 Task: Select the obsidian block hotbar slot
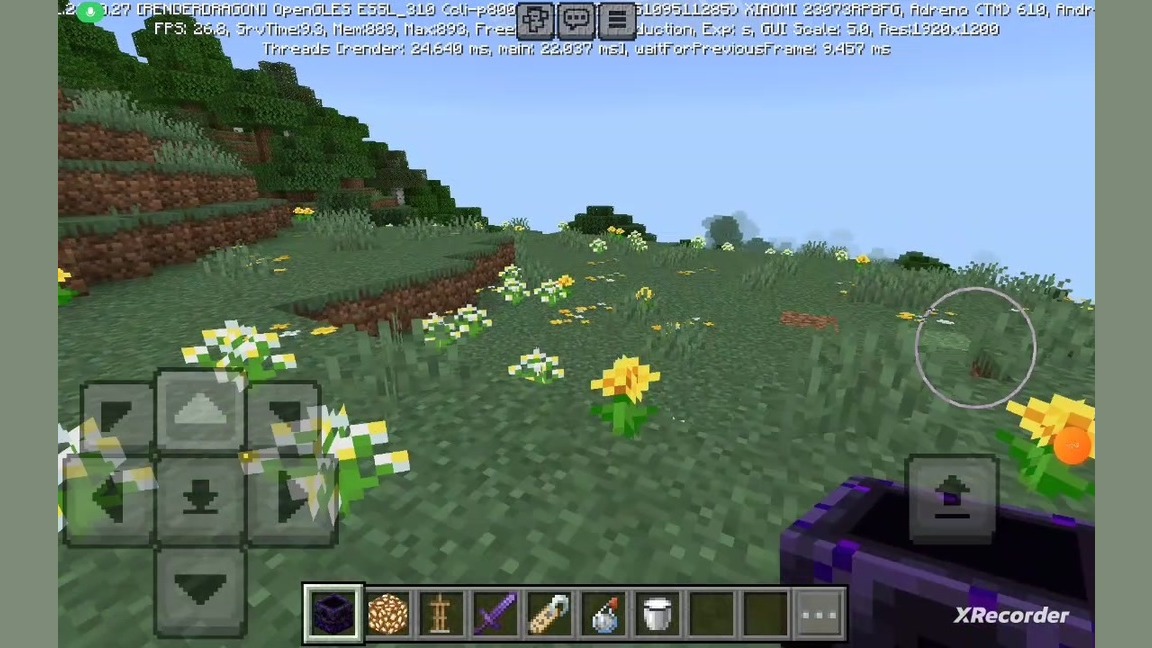(x=333, y=612)
